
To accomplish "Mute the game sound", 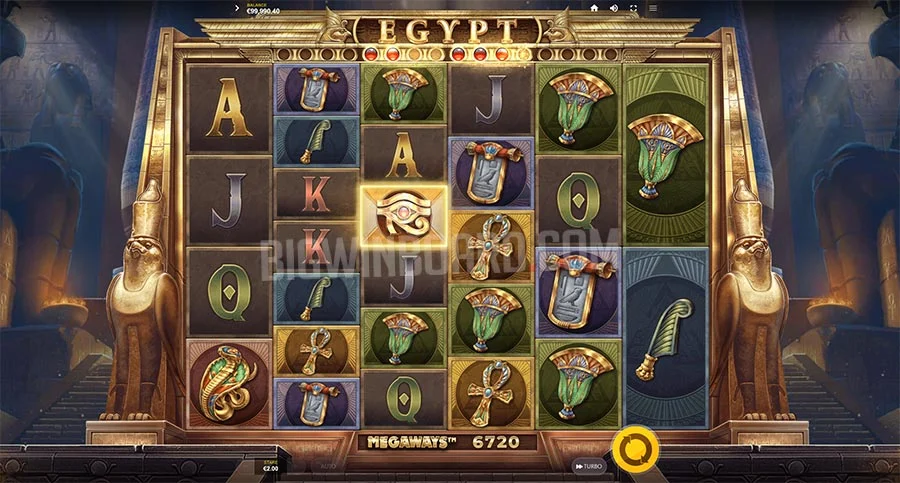I will [x=615, y=8].
